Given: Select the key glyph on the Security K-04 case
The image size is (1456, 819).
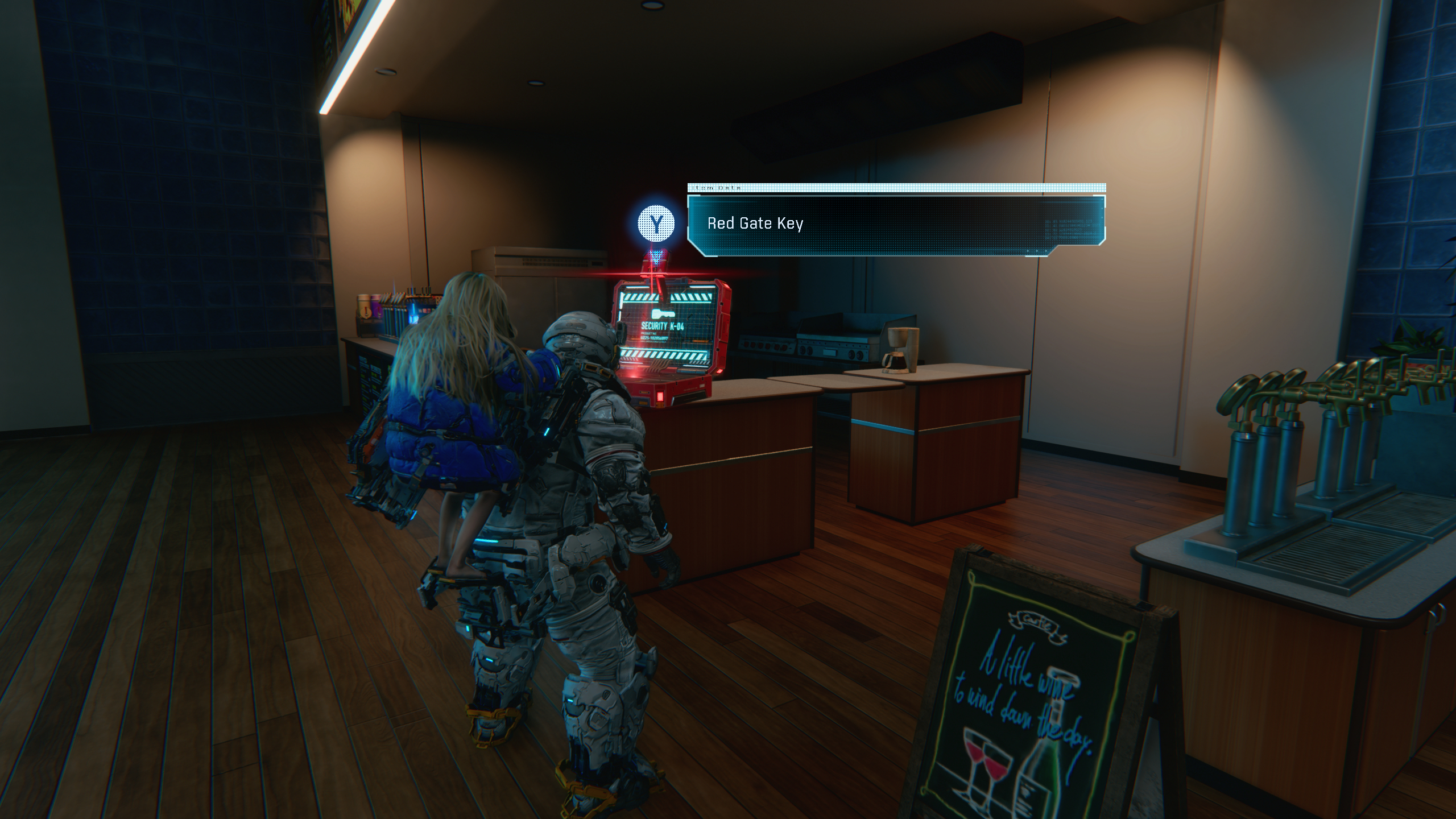Looking at the screenshot, I should 663,313.
